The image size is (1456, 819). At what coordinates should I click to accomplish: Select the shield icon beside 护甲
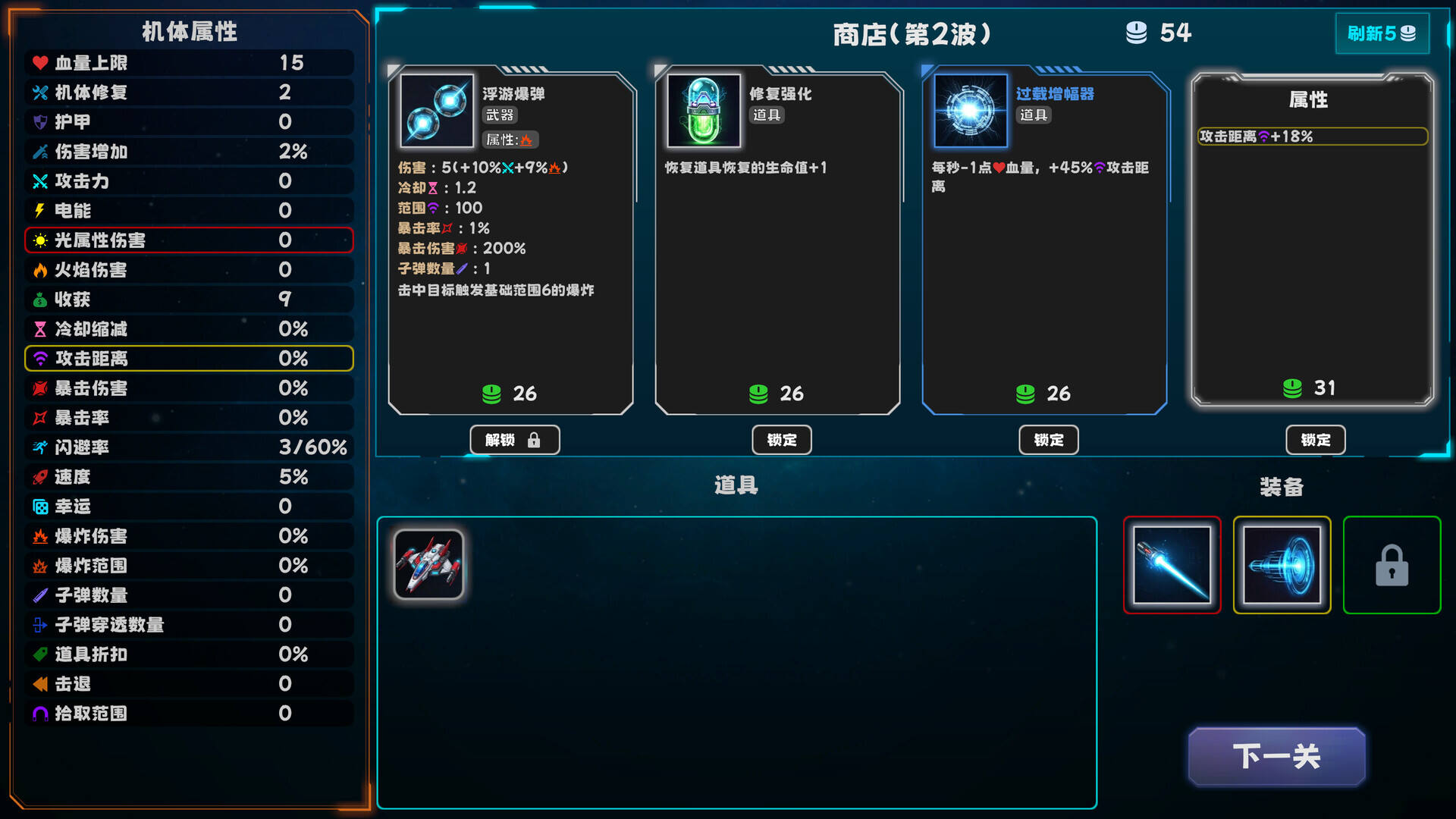(x=36, y=121)
